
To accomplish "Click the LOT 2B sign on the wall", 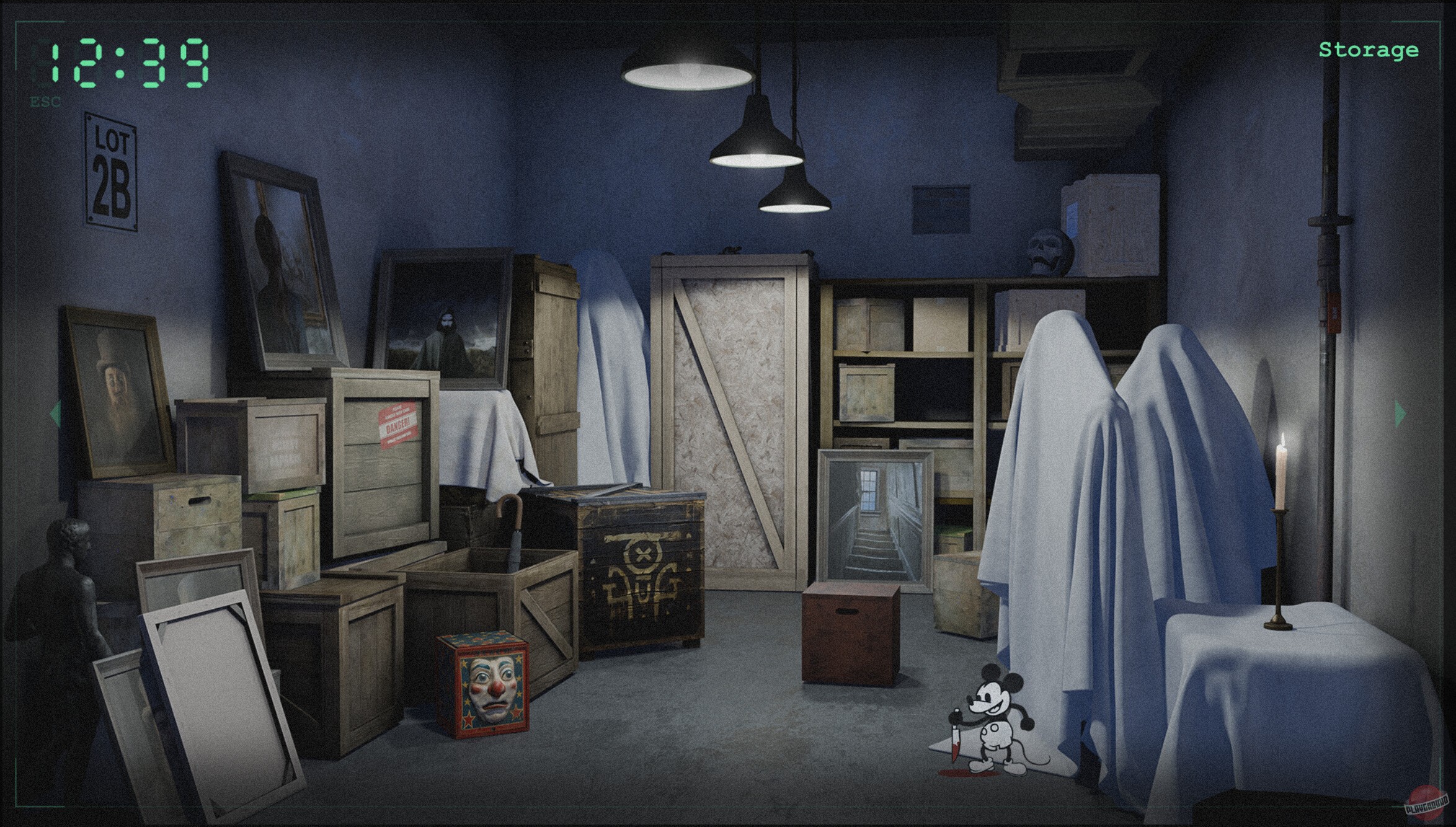I will 110,166.
